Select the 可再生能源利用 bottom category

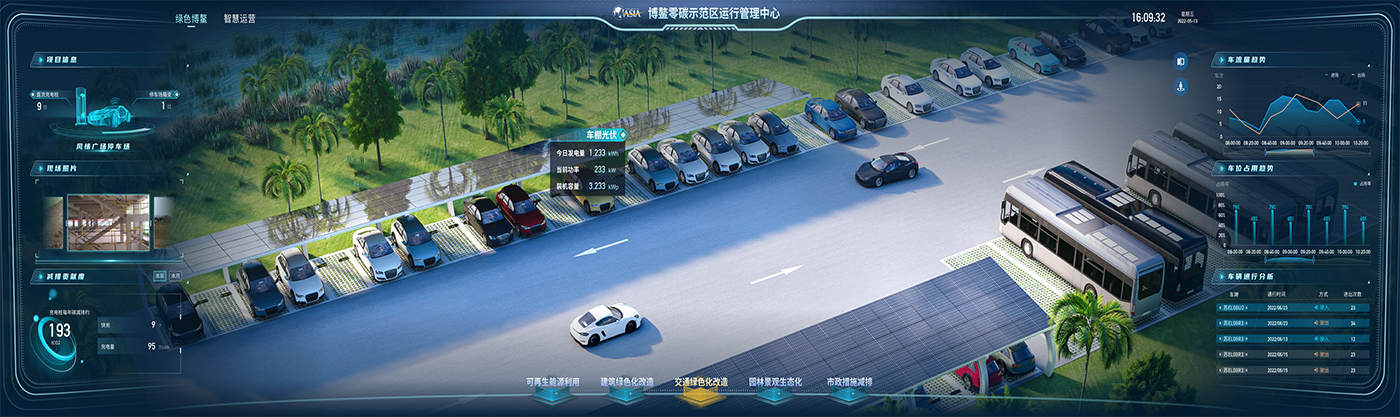552,382
